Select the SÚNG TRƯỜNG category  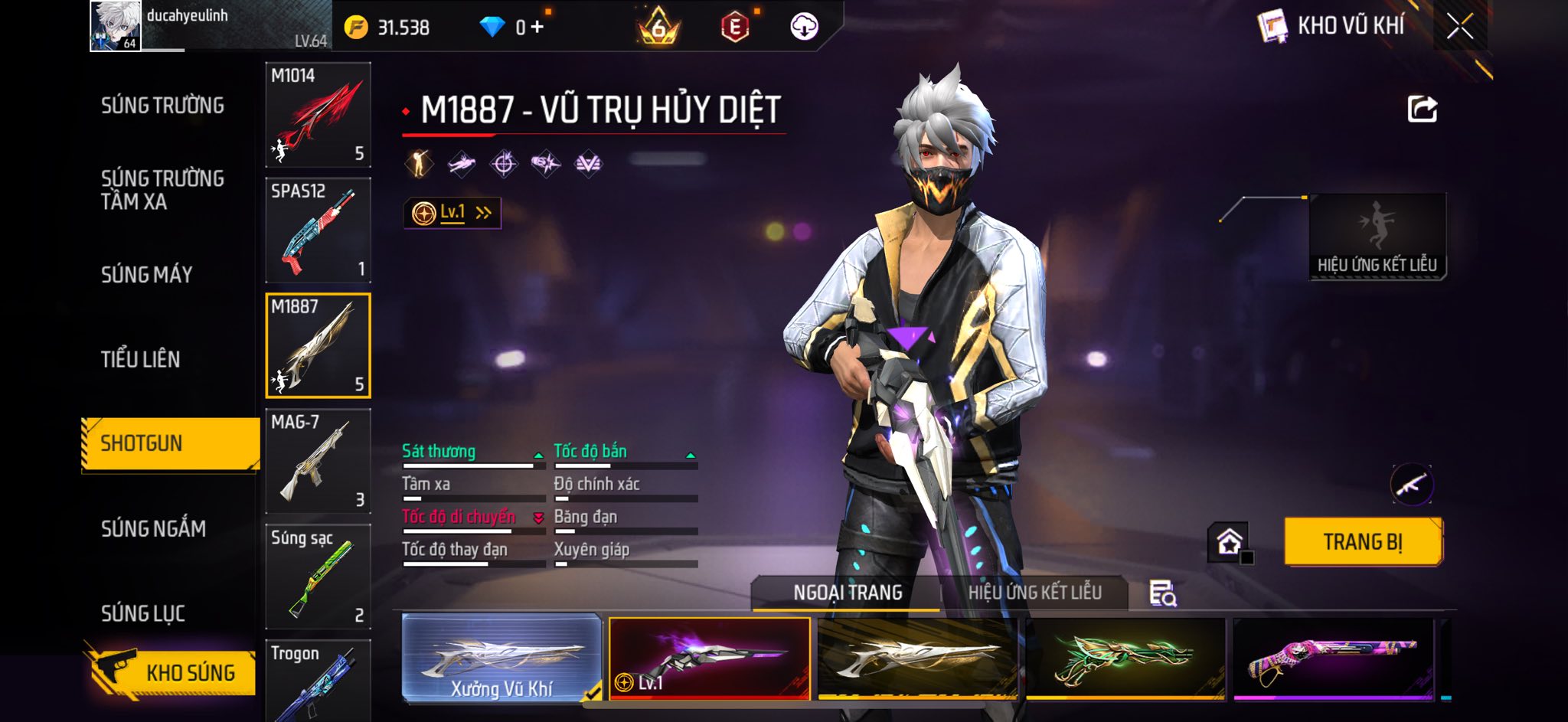(x=162, y=106)
